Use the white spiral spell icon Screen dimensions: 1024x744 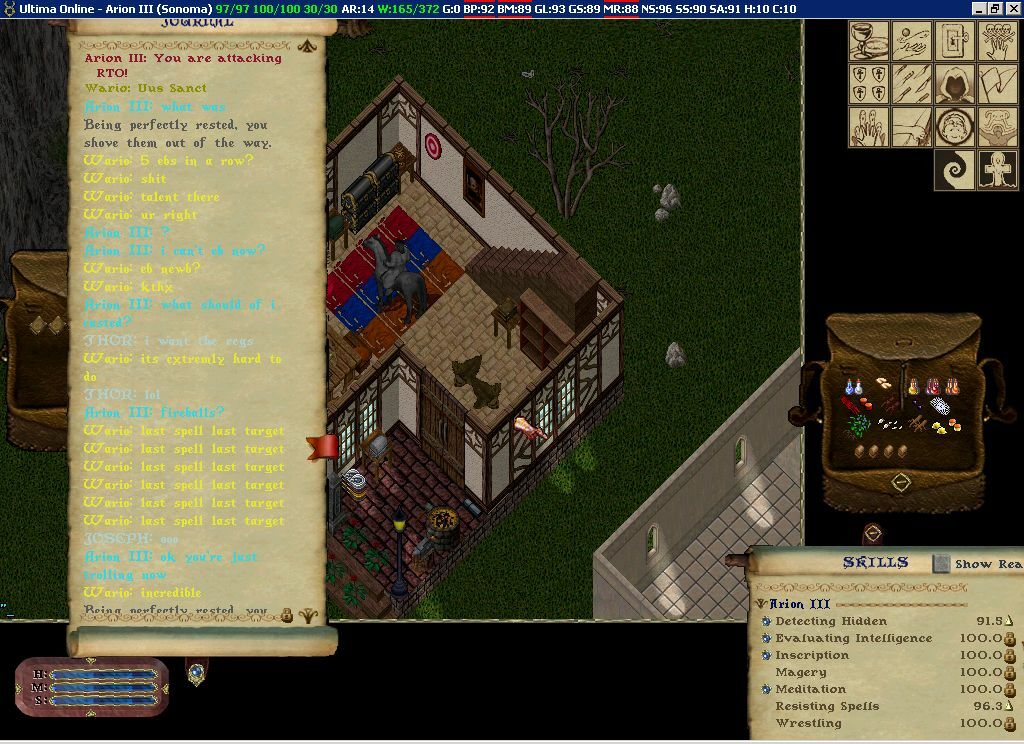tap(954, 170)
